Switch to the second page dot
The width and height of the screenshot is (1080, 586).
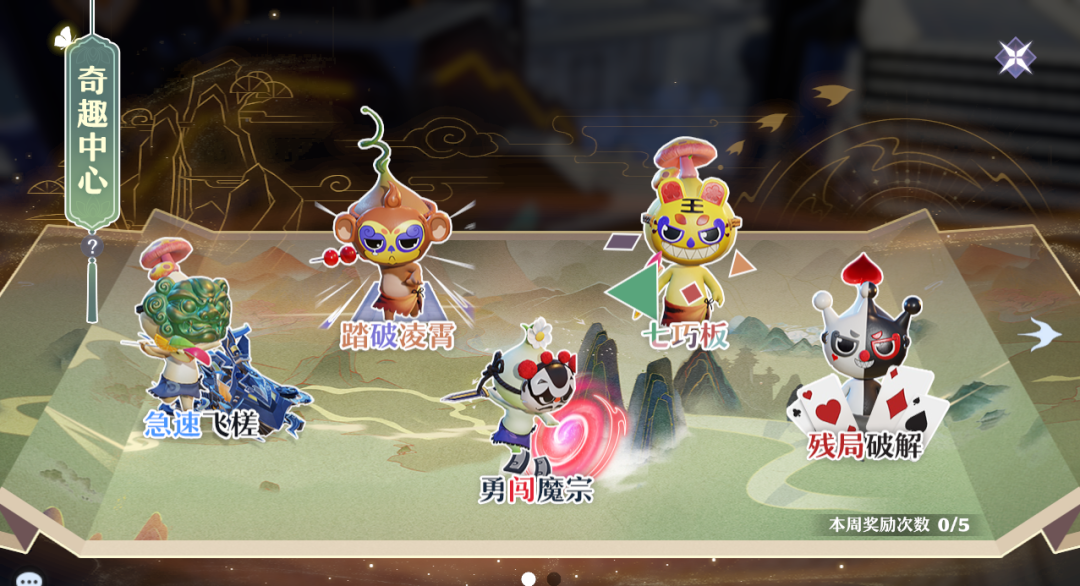(x=553, y=578)
